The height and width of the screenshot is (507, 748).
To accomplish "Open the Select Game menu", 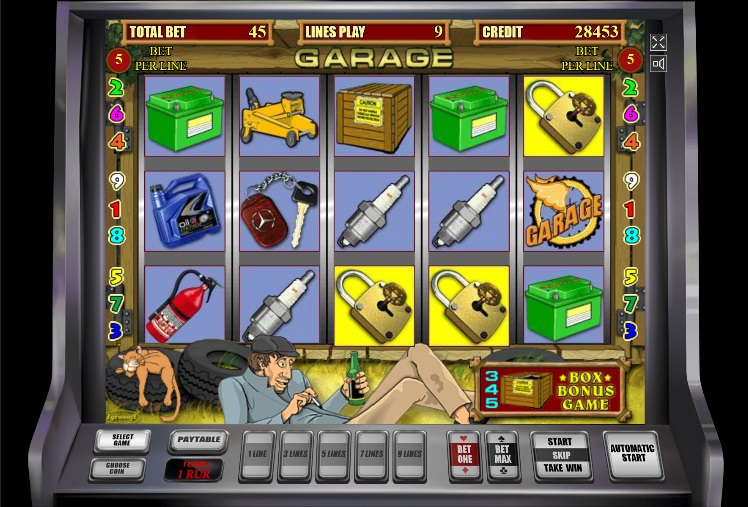I will (122, 440).
